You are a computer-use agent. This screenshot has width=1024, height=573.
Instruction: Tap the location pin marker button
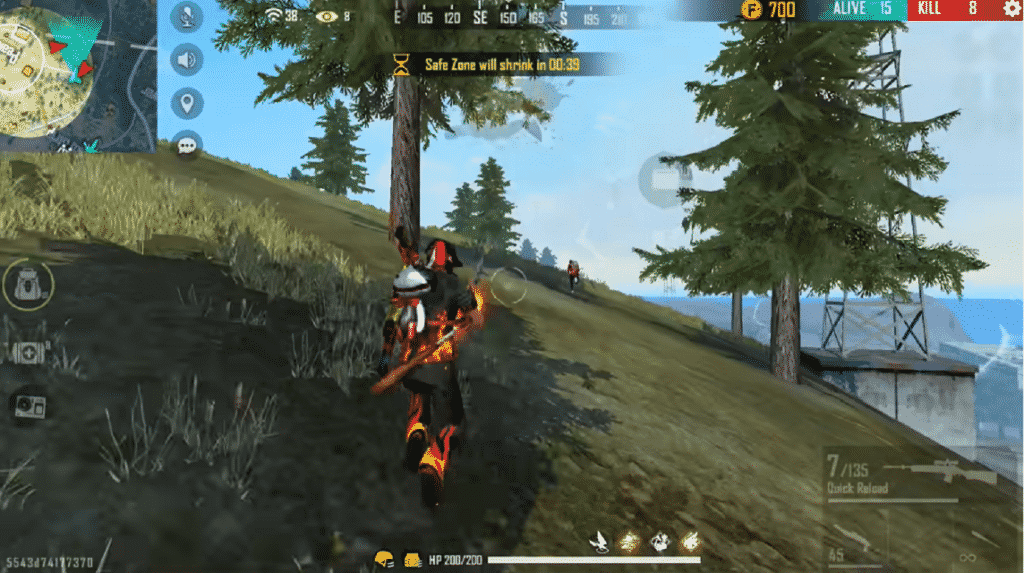point(187,102)
